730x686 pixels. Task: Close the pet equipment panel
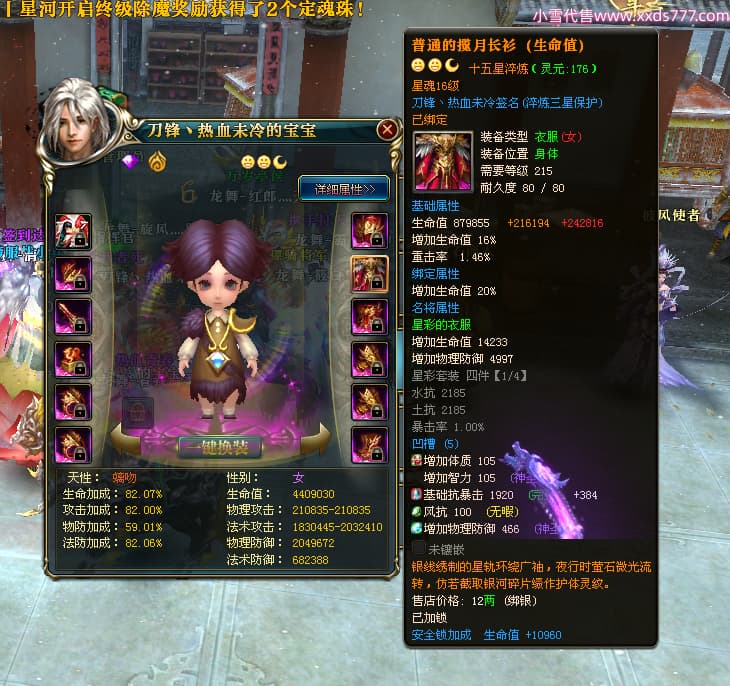coord(387,130)
